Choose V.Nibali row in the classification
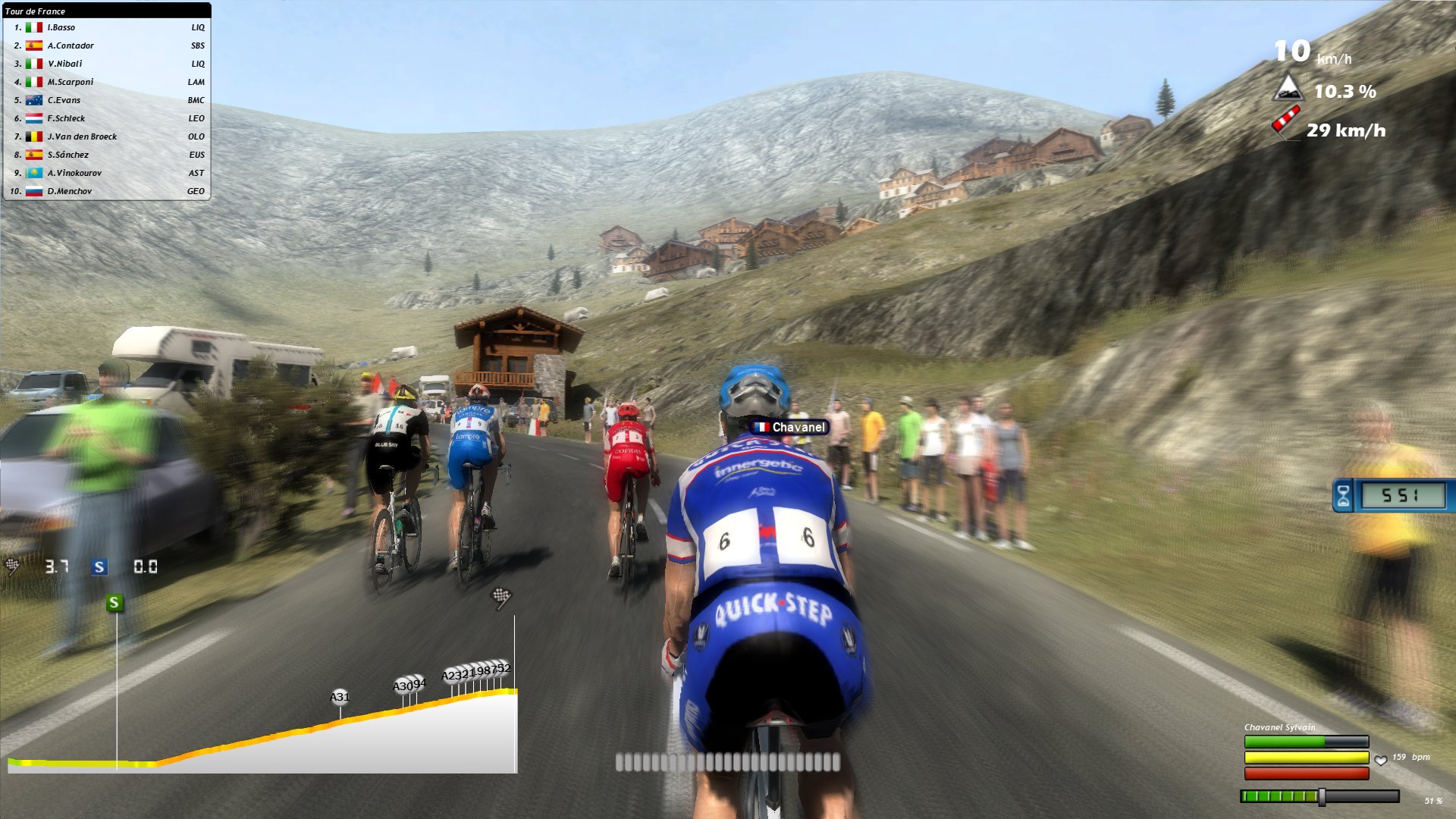1456x819 pixels. (64, 64)
